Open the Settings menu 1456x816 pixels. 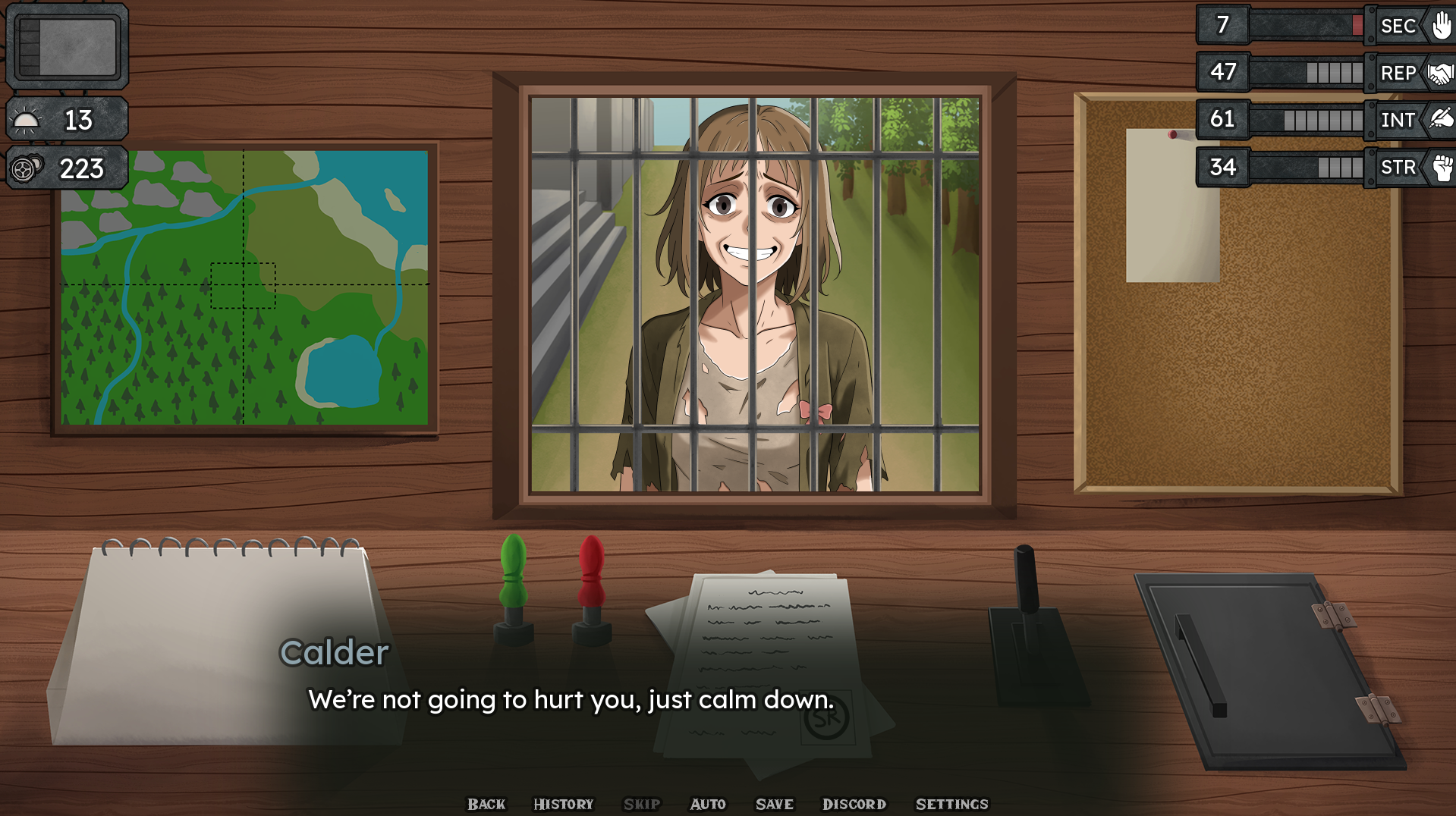click(952, 804)
